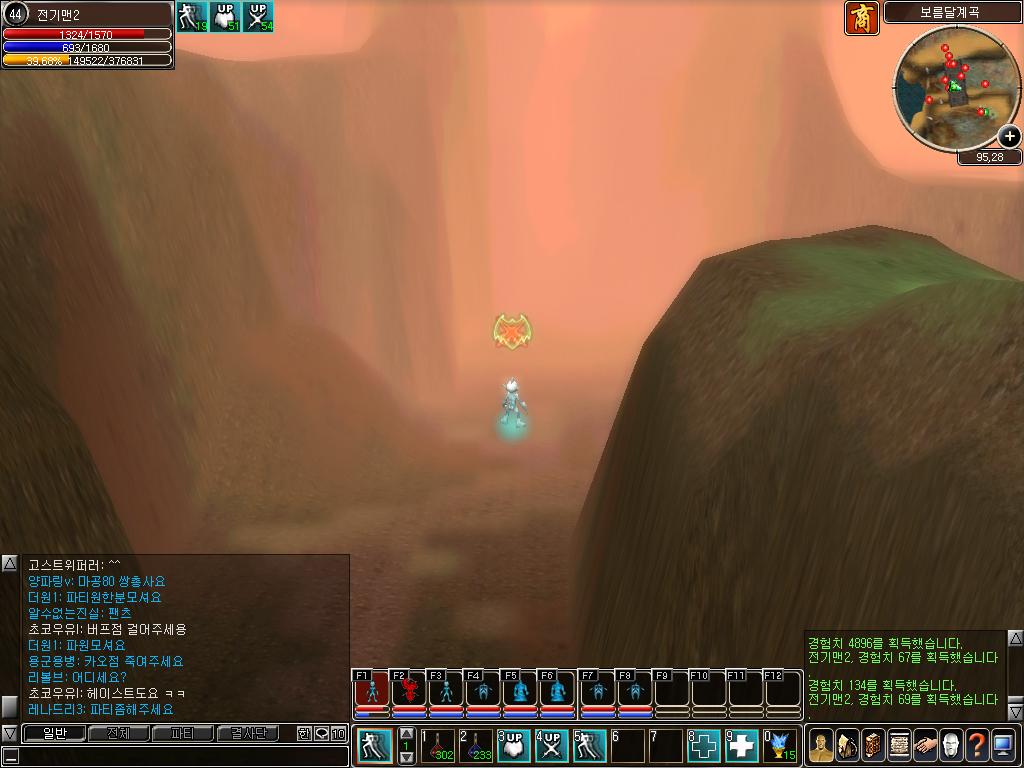Select the red demon party member F2

click(x=409, y=690)
